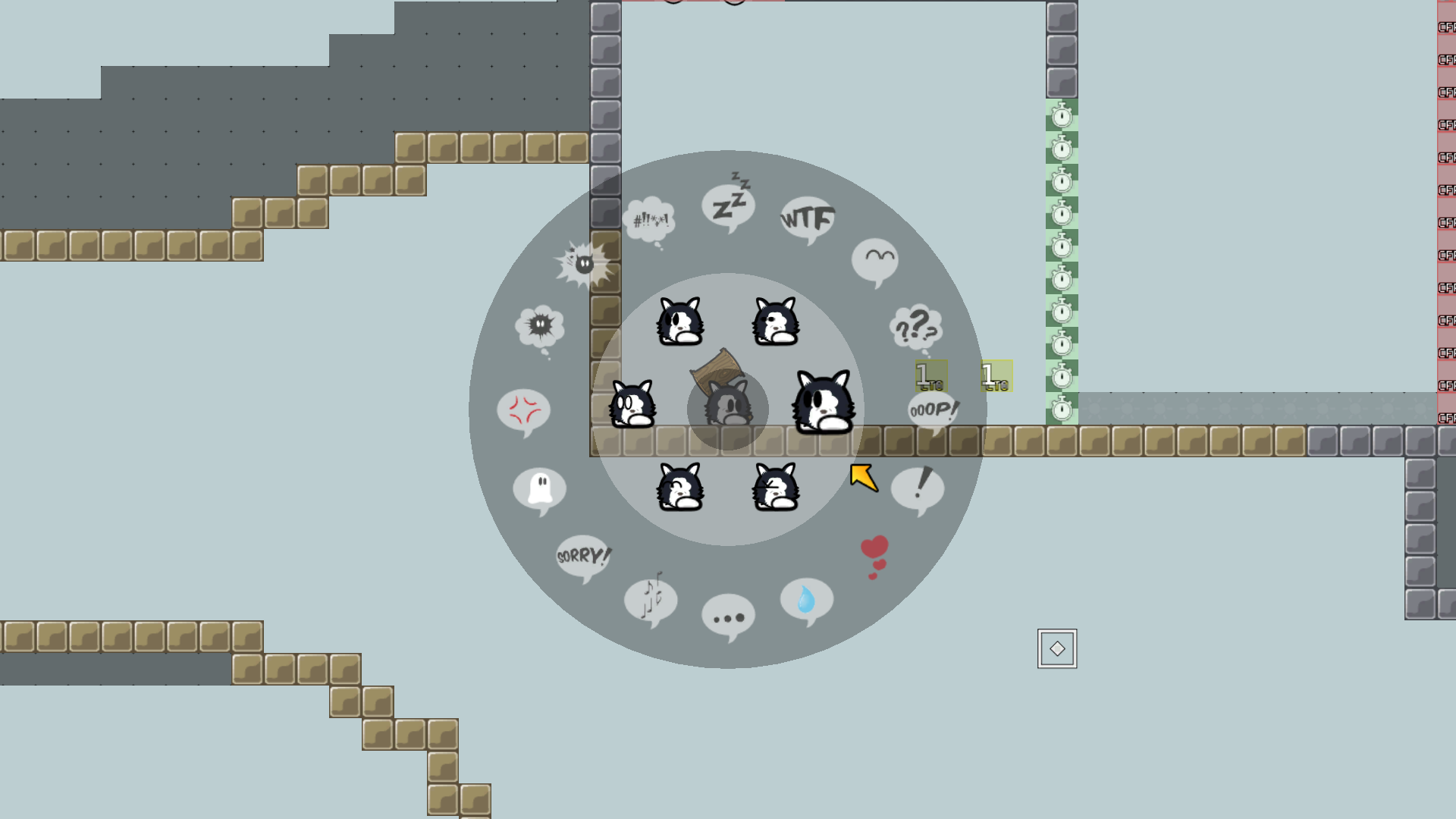This screenshot has height=819, width=1456.
Task: Select the smiling mouth emote bubble
Action: pos(876,259)
